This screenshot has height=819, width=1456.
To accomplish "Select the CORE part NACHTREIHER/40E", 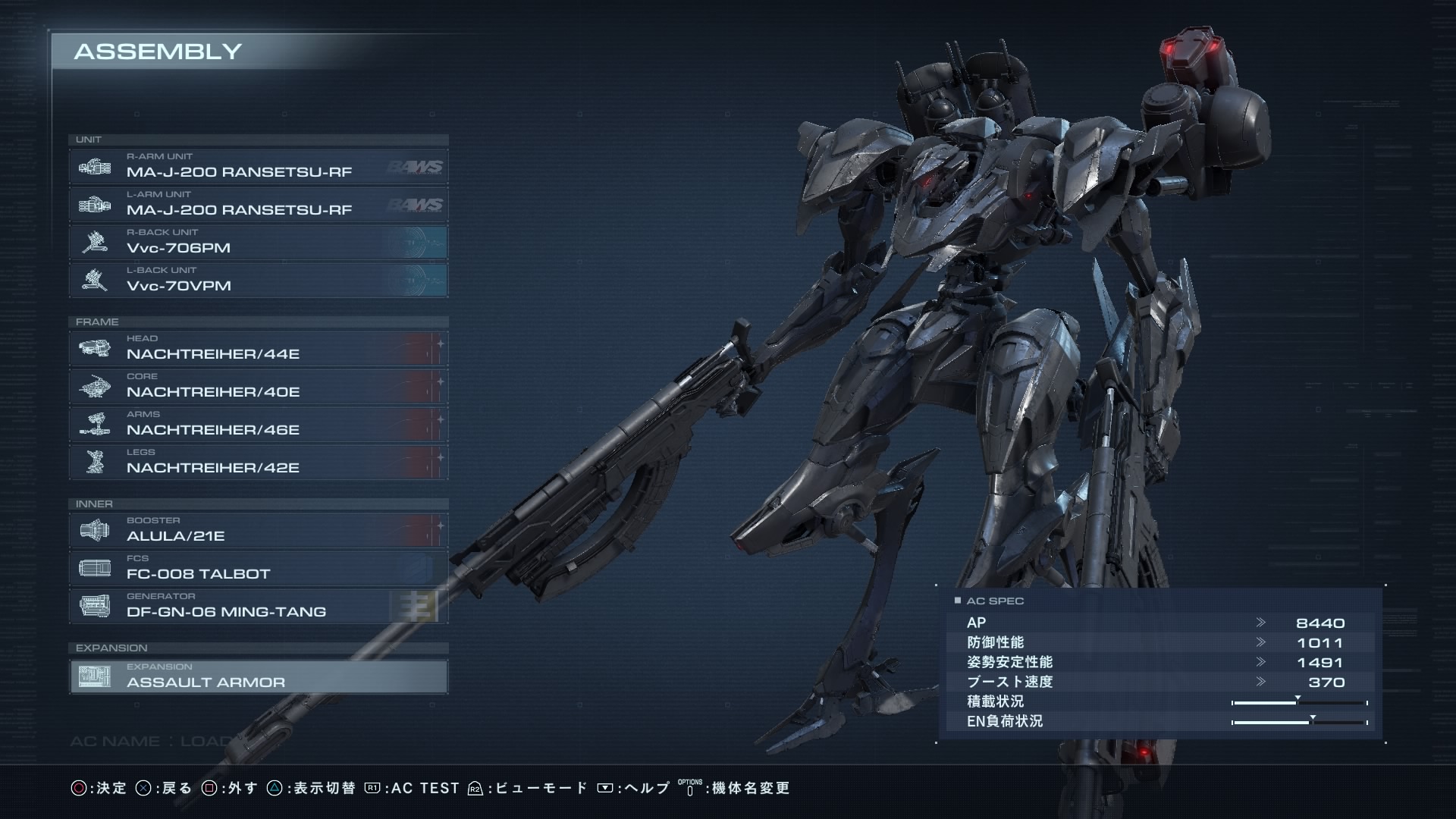I will [258, 387].
